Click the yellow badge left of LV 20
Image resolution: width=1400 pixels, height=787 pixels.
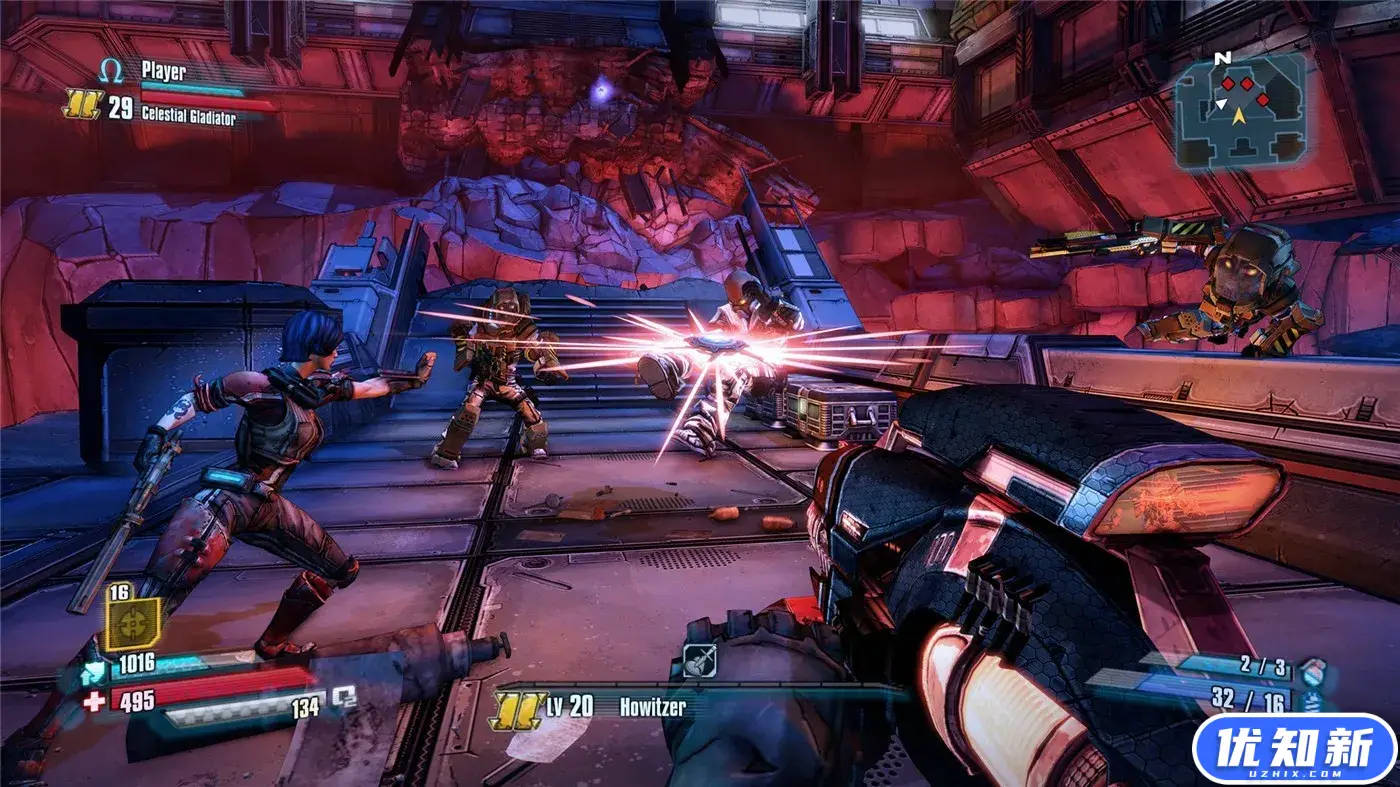pos(516,708)
